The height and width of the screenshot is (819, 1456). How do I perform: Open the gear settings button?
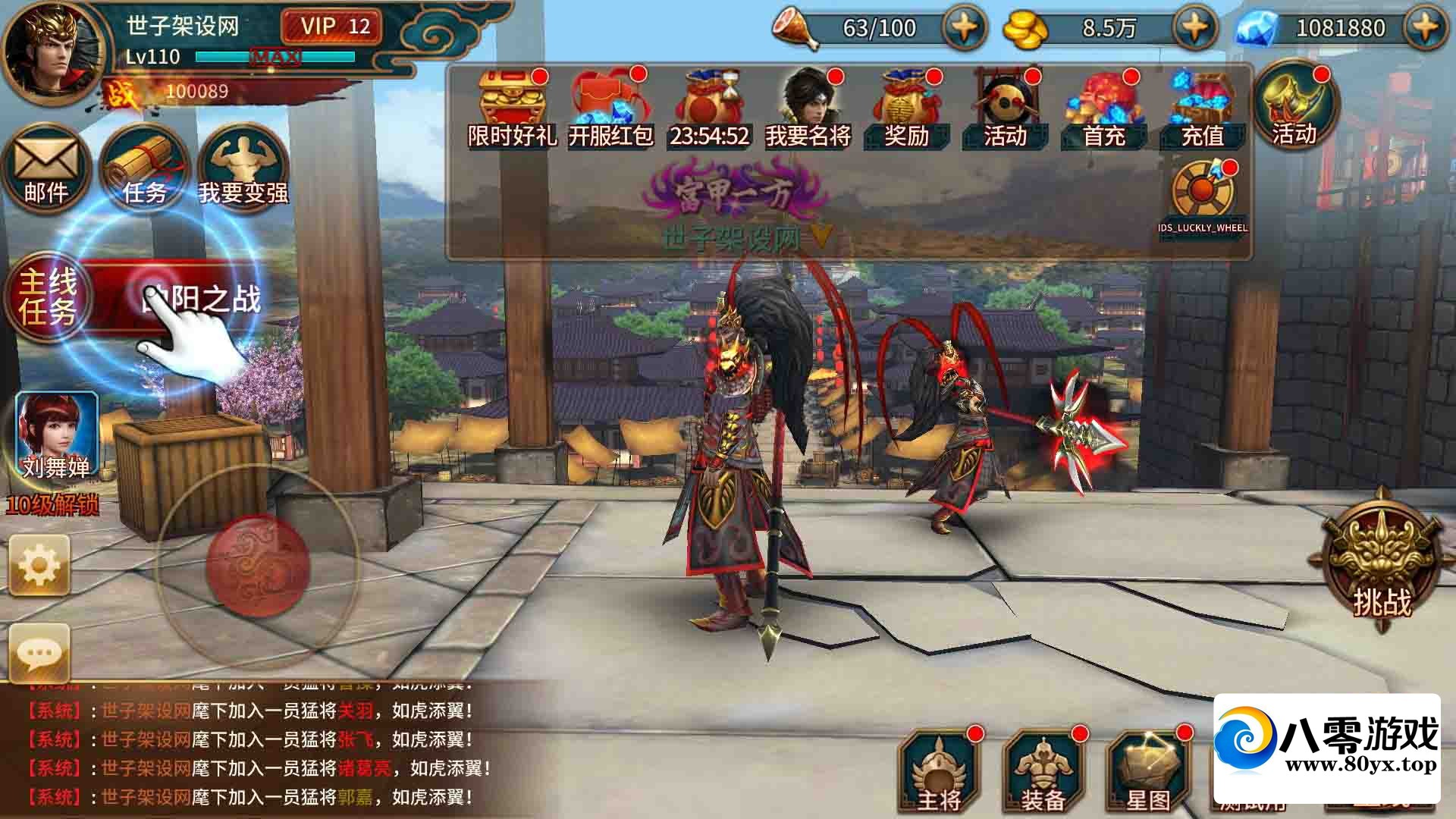(39, 565)
